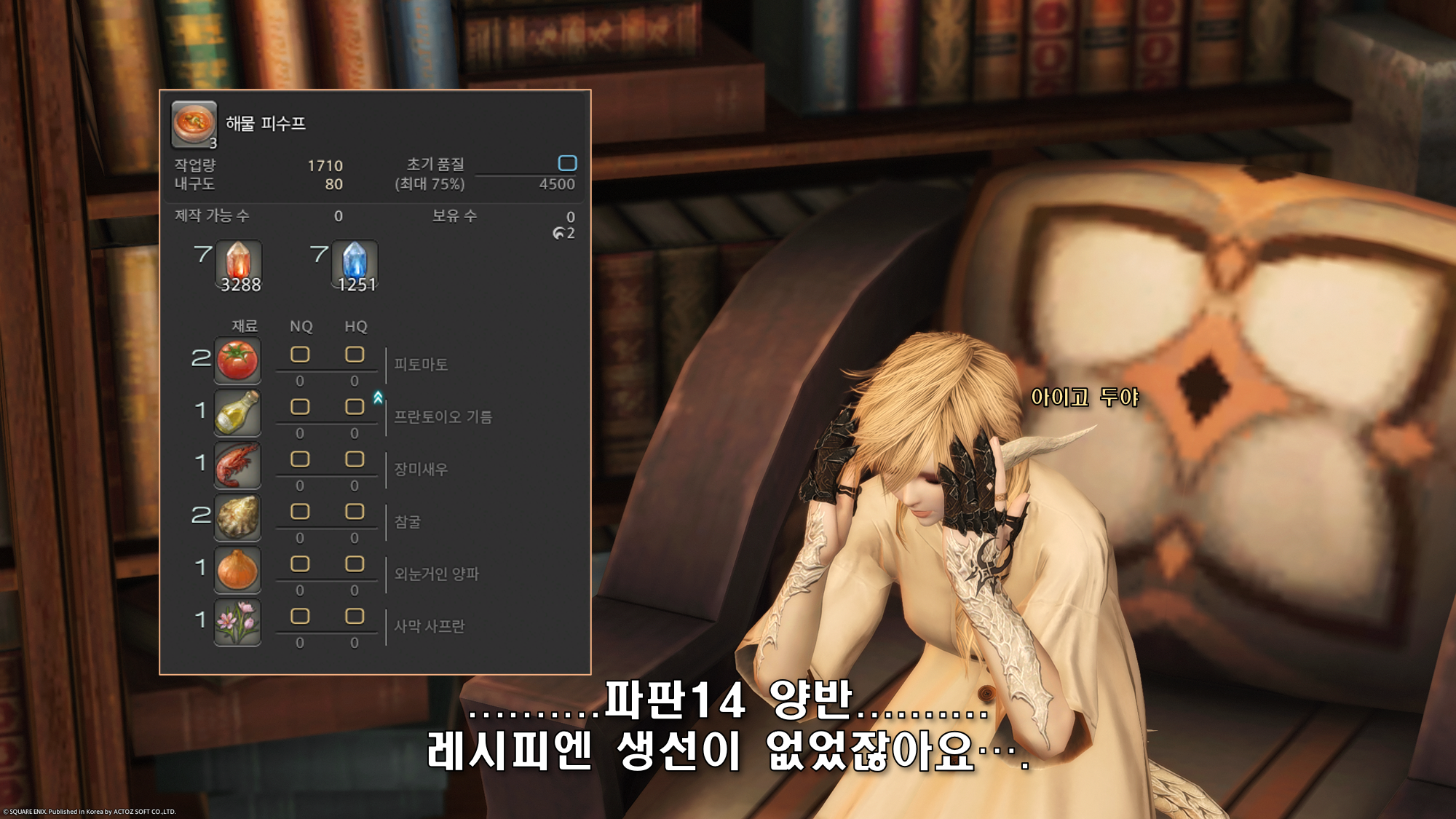
Task: Click the HQ box for the oil
Action: tap(355, 407)
